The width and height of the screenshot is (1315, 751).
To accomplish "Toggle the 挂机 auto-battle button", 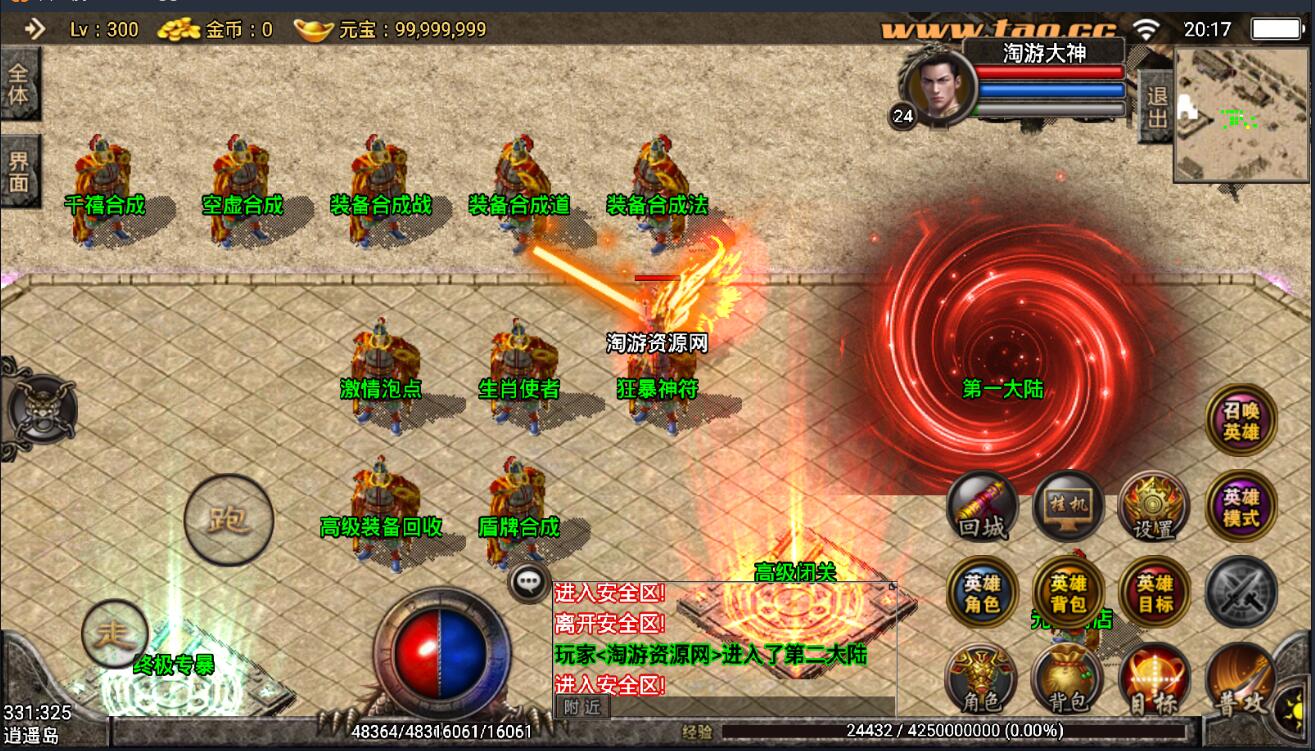I will pos(1068,505).
